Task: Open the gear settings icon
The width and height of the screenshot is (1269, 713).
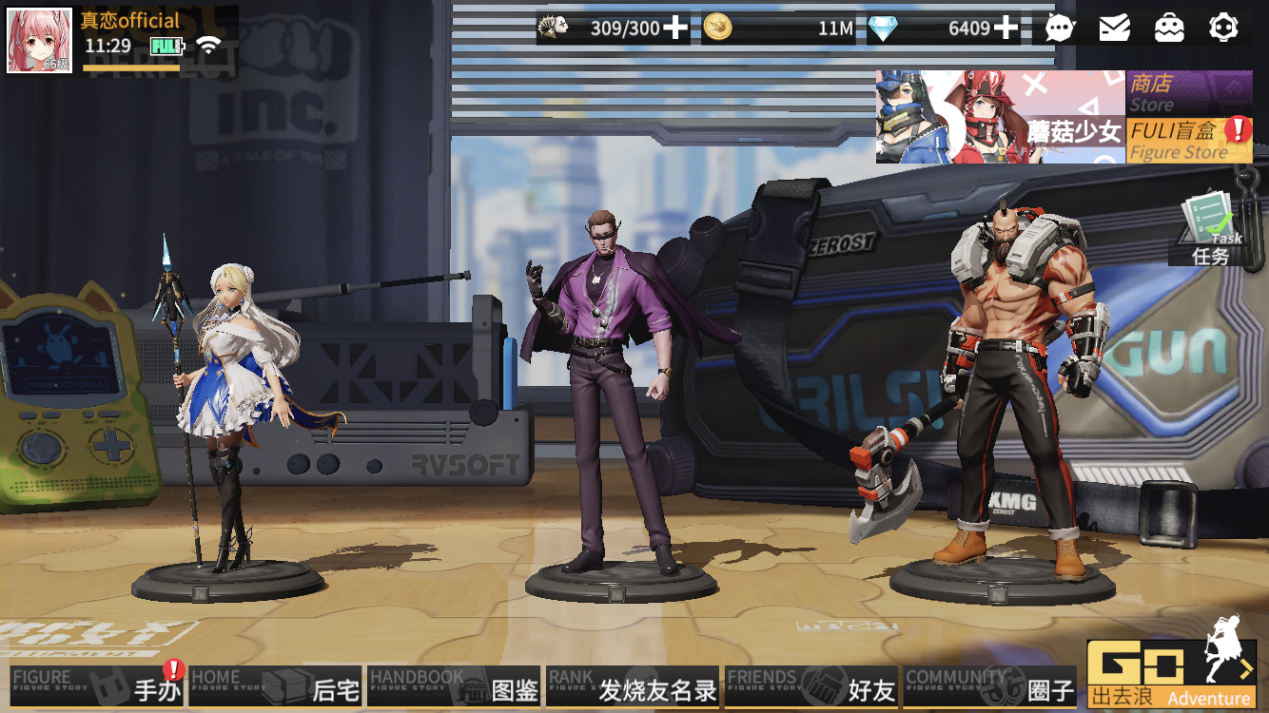Action: (x=1224, y=28)
